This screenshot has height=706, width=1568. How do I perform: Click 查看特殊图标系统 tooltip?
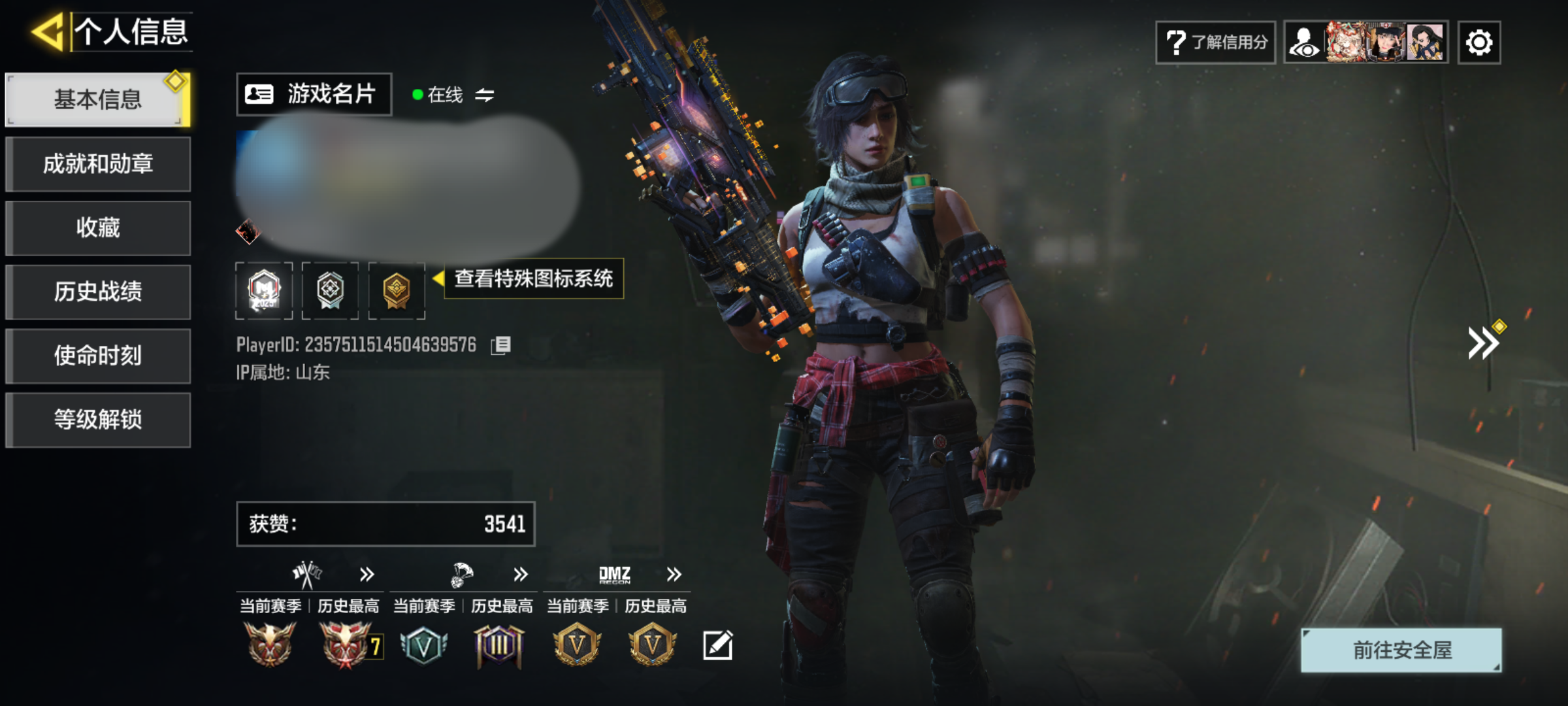[x=533, y=279]
